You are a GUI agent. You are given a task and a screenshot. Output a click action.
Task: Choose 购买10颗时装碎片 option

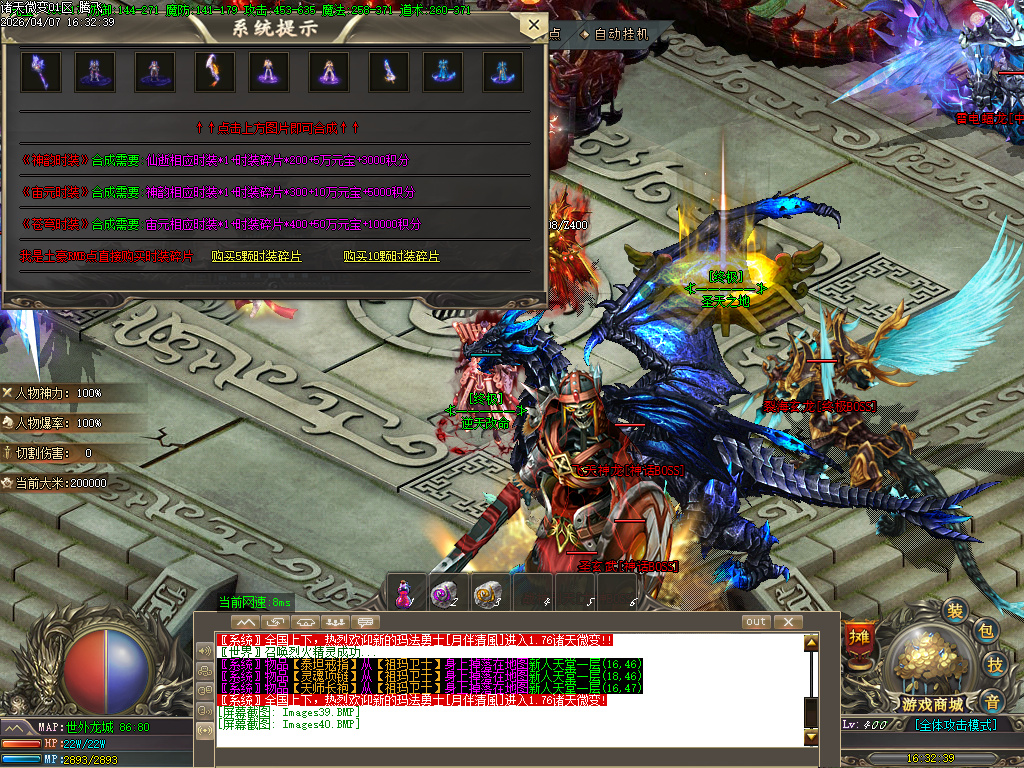391,256
